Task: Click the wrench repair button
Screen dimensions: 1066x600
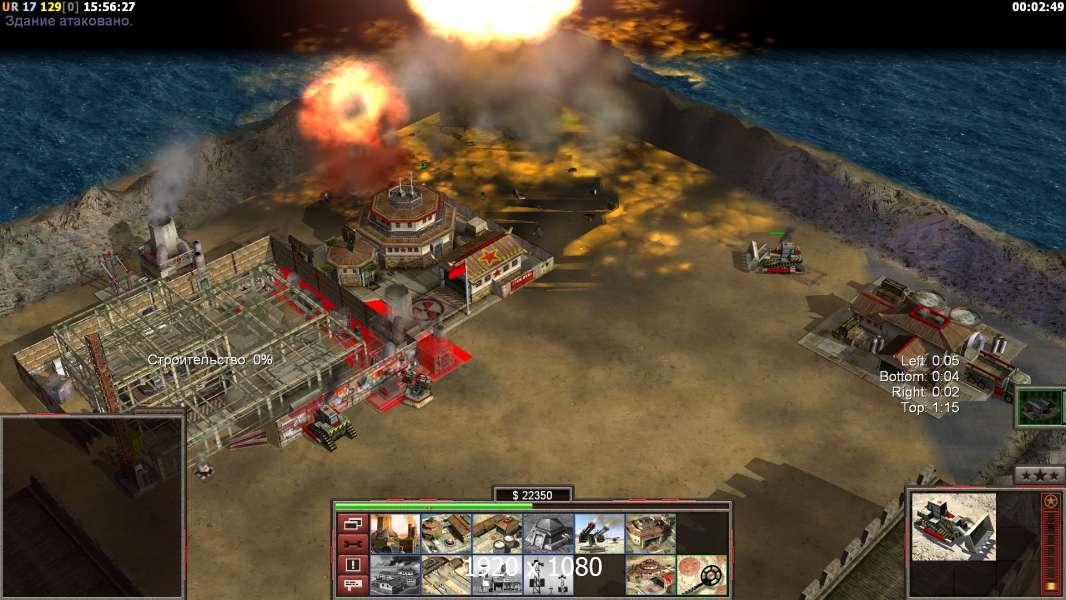Action: point(352,544)
